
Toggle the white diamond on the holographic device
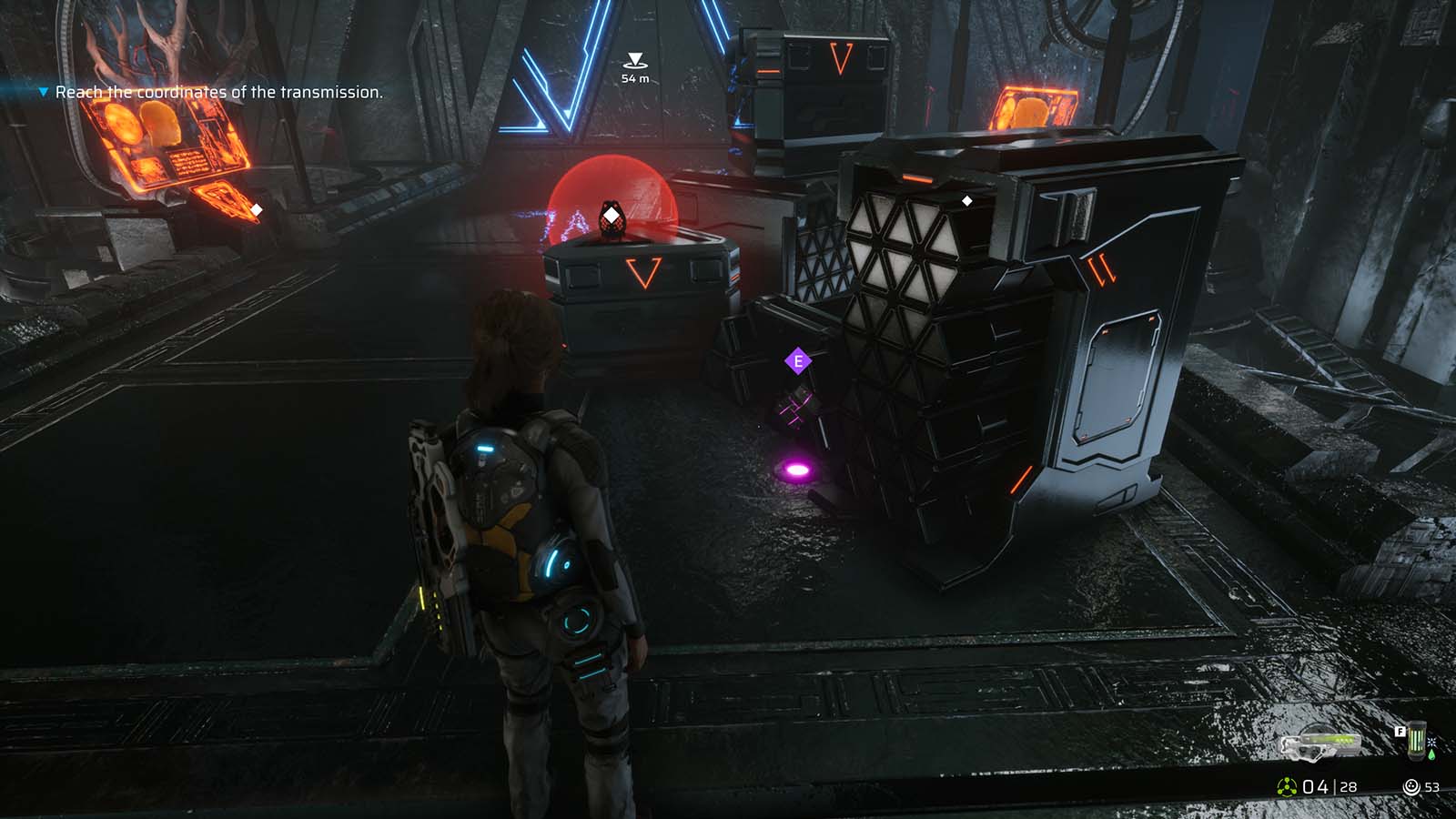612,215
